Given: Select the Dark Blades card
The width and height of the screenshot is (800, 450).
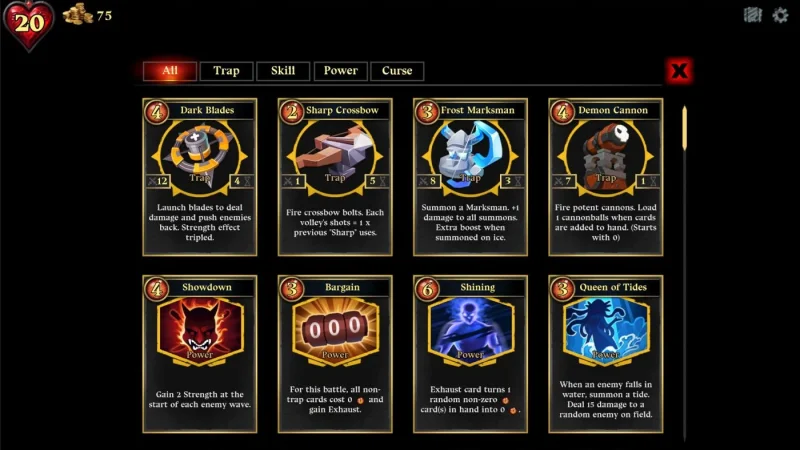Looking at the screenshot, I should point(200,177).
